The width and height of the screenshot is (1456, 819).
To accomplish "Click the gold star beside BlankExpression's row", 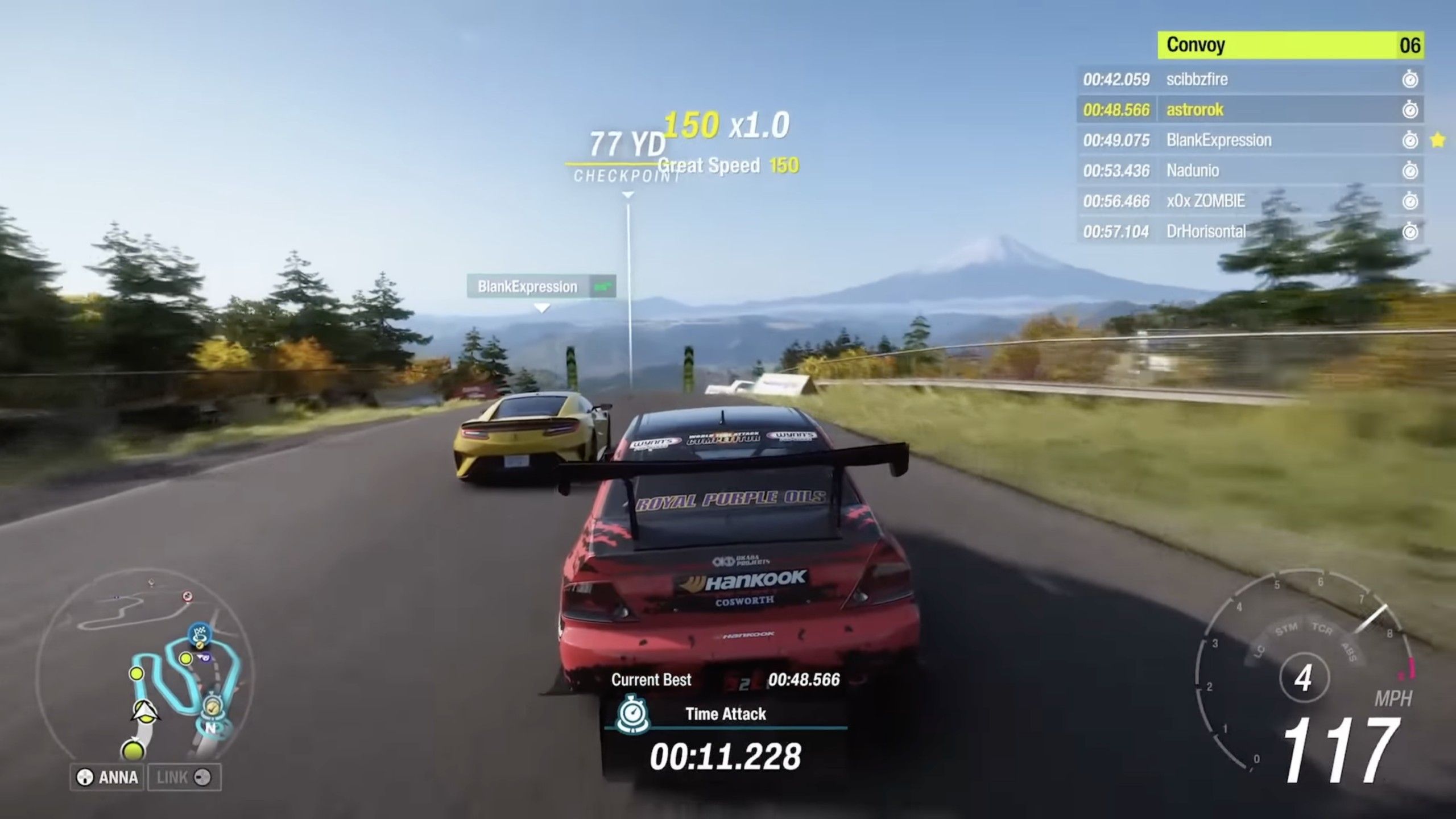I will coord(1437,140).
